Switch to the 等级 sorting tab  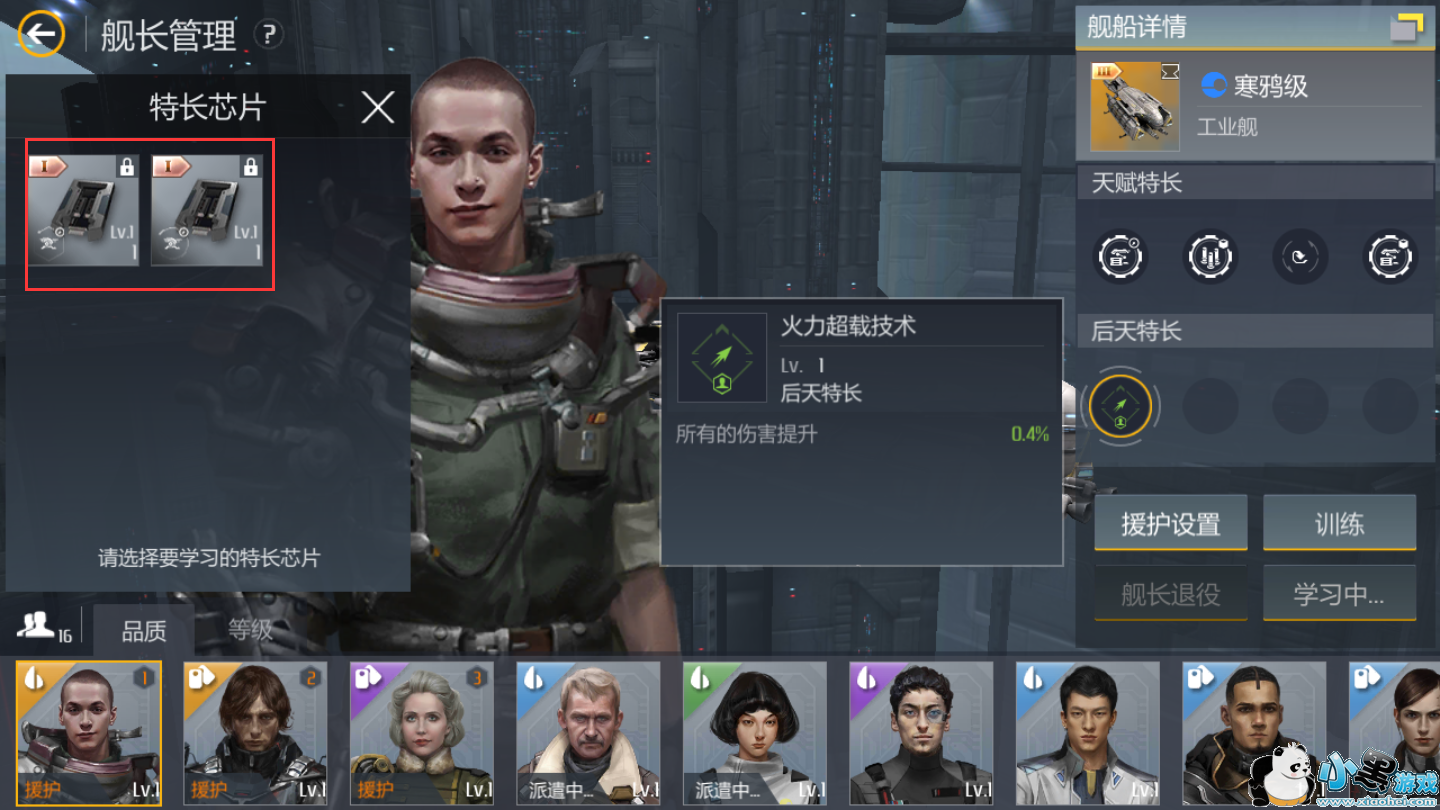coord(250,630)
